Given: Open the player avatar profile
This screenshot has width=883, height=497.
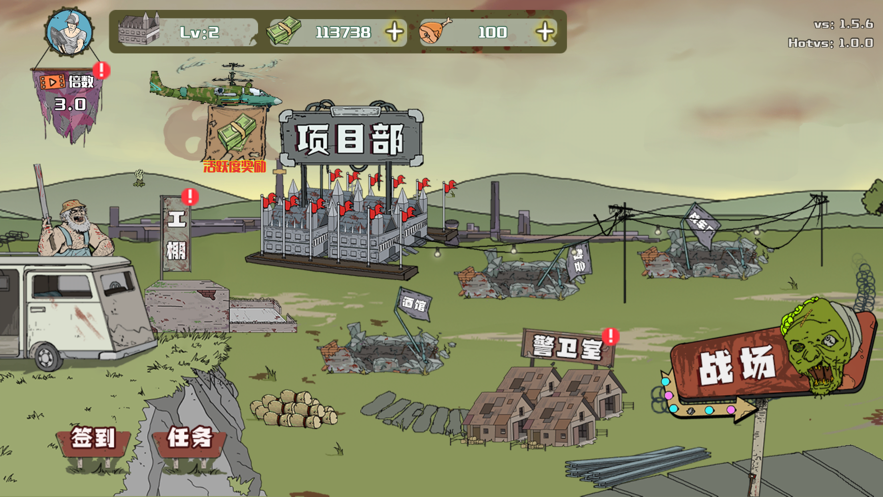Looking at the screenshot, I should click(68, 32).
